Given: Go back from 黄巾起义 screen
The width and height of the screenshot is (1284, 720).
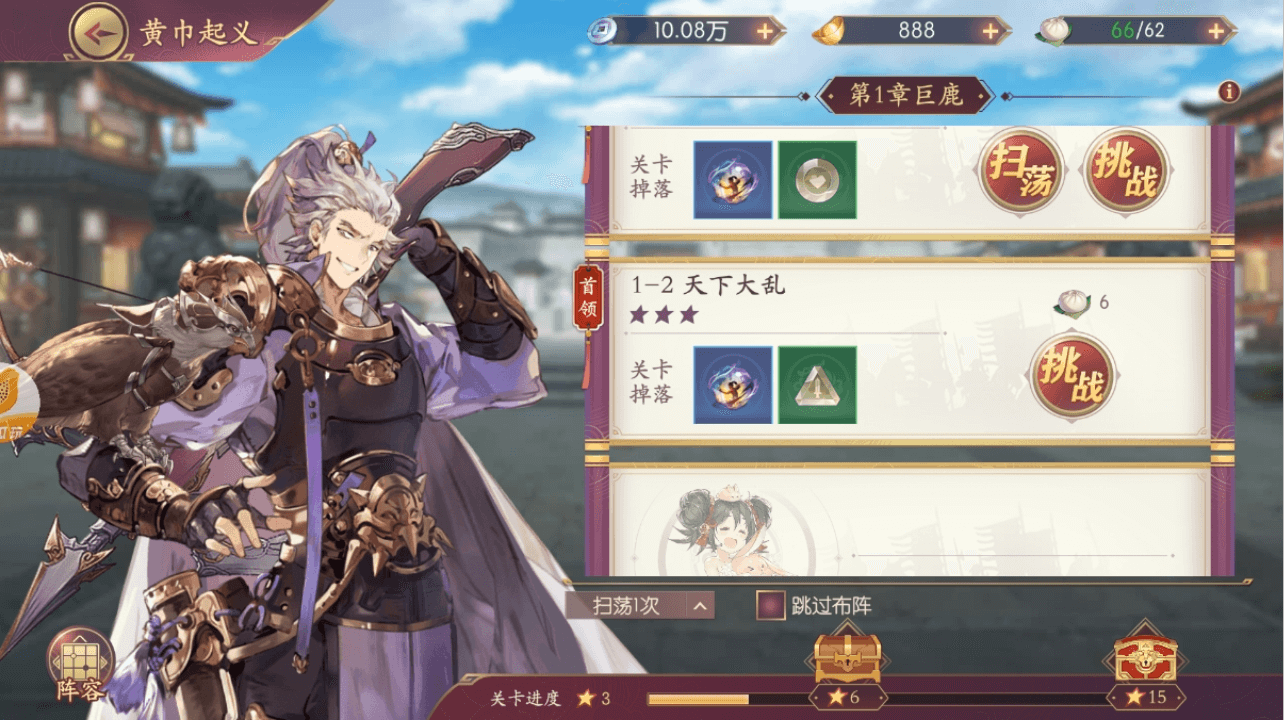Looking at the screenshot, I should pyautogui.click(x=97, y=32).
